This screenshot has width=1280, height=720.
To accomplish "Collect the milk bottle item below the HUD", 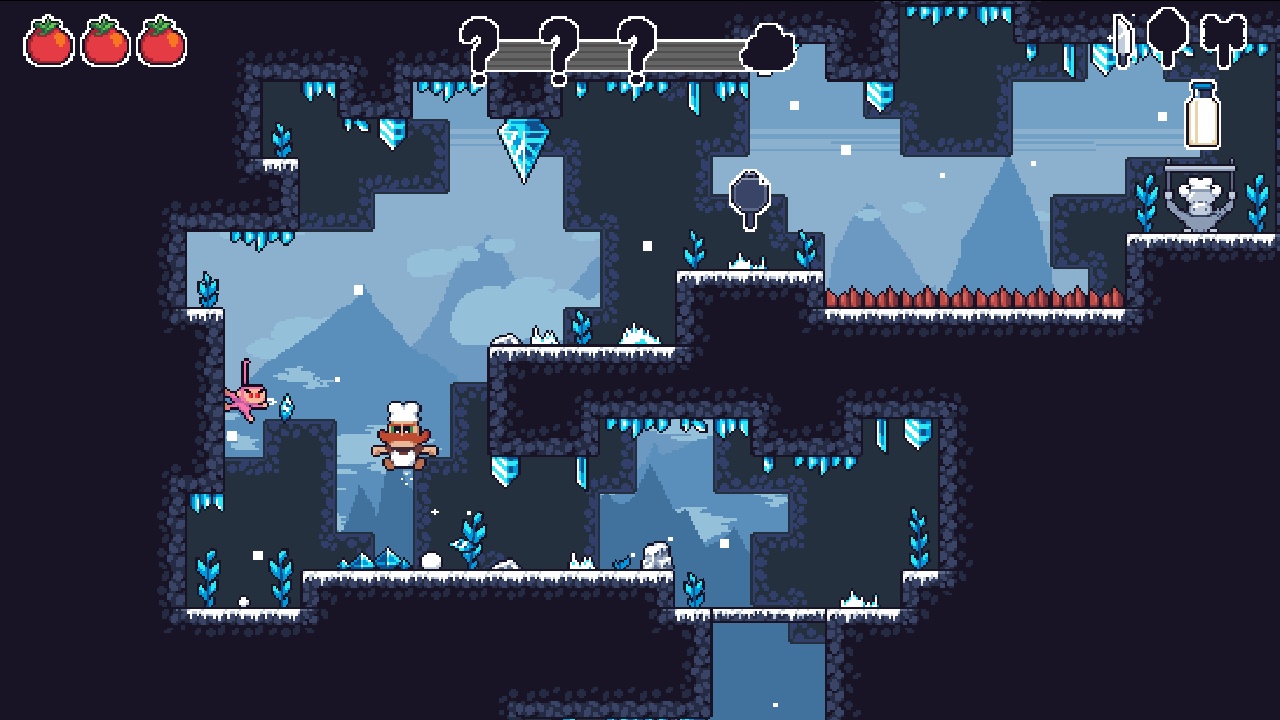I will point(1200,117).
